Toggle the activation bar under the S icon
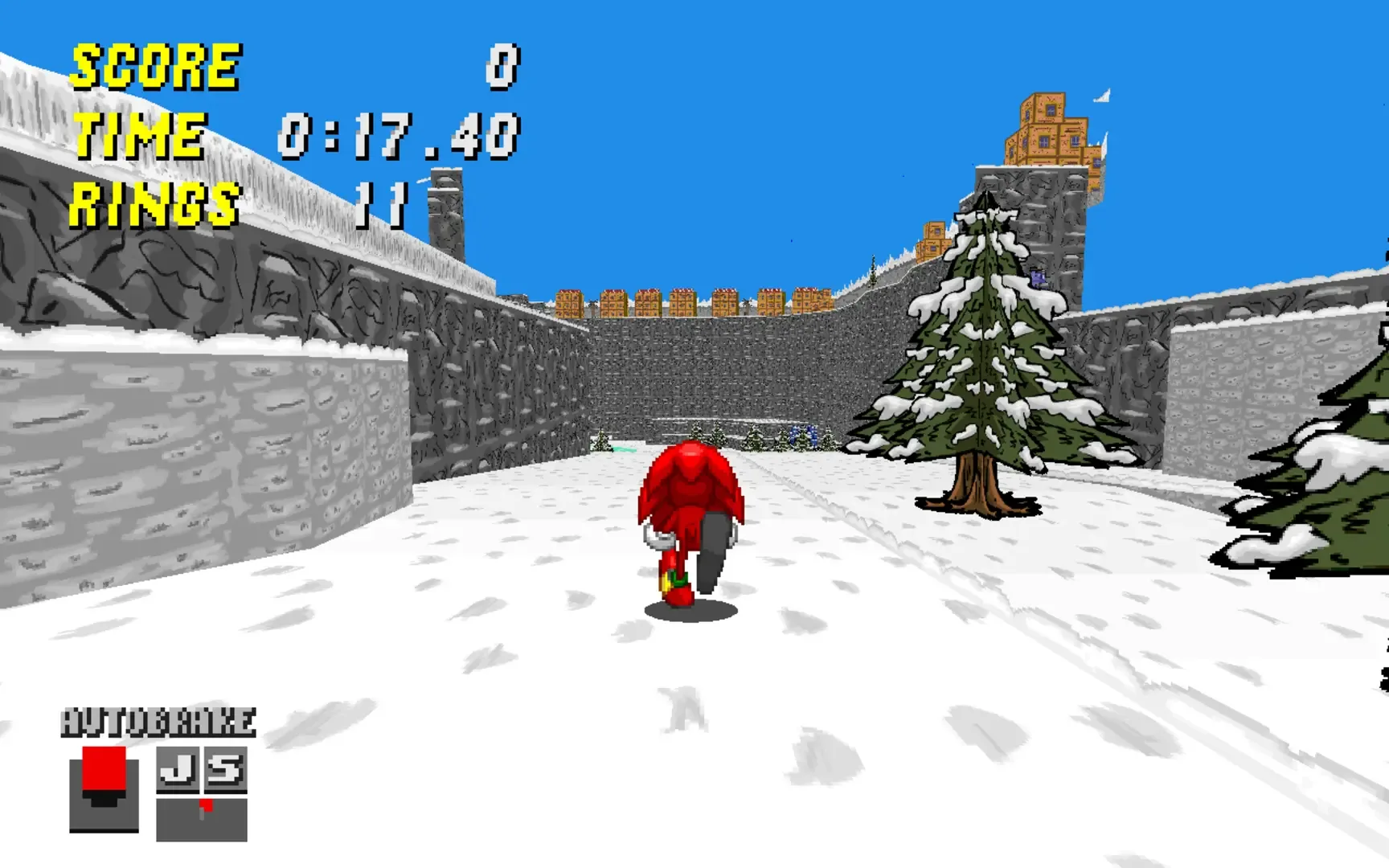The image size is (1389, 868). 224,792
